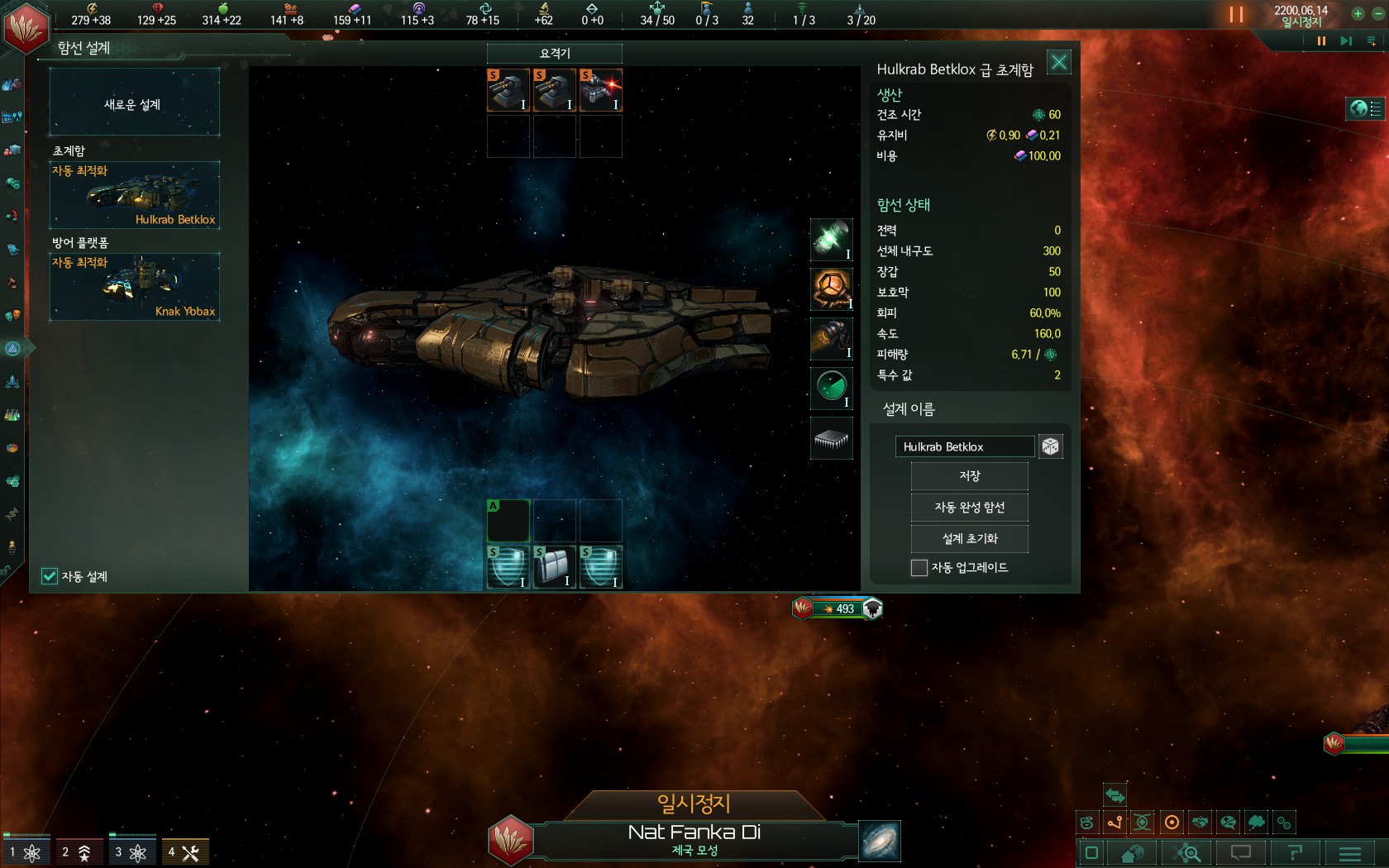Open the empty auxiliary A slot
Image resolution: width=1389 pixels, height=868 pixels.
[508, 520]
